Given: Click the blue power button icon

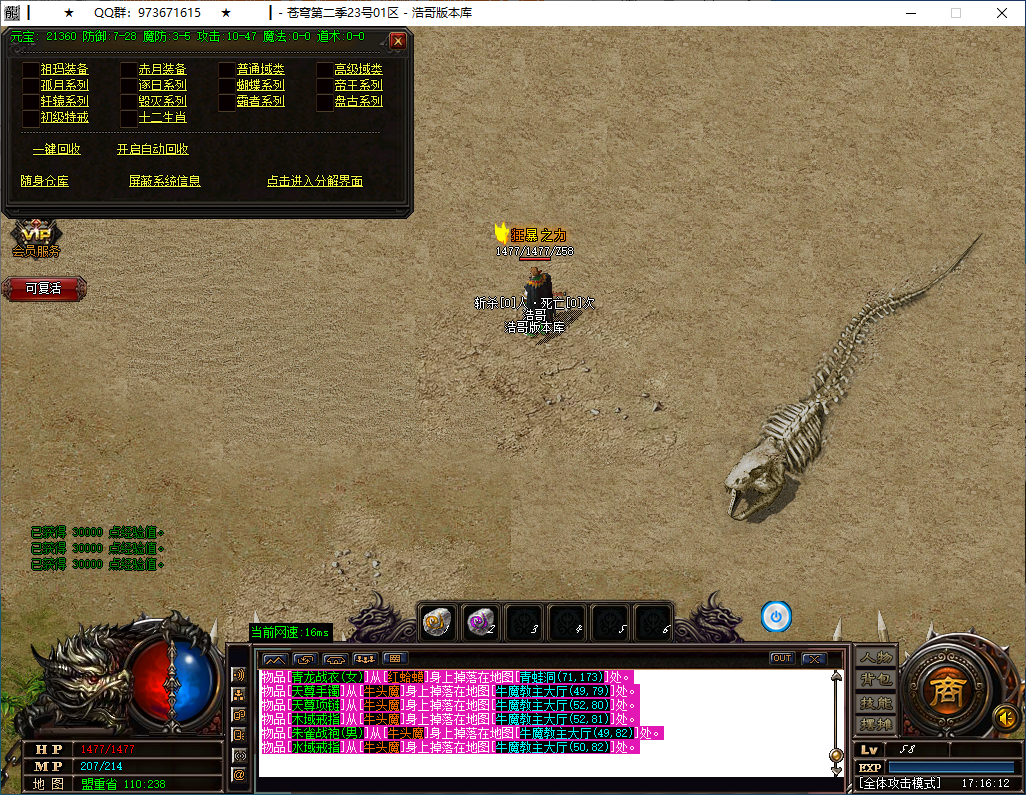Looking at the screenshot, I should (x=776, y=617).
